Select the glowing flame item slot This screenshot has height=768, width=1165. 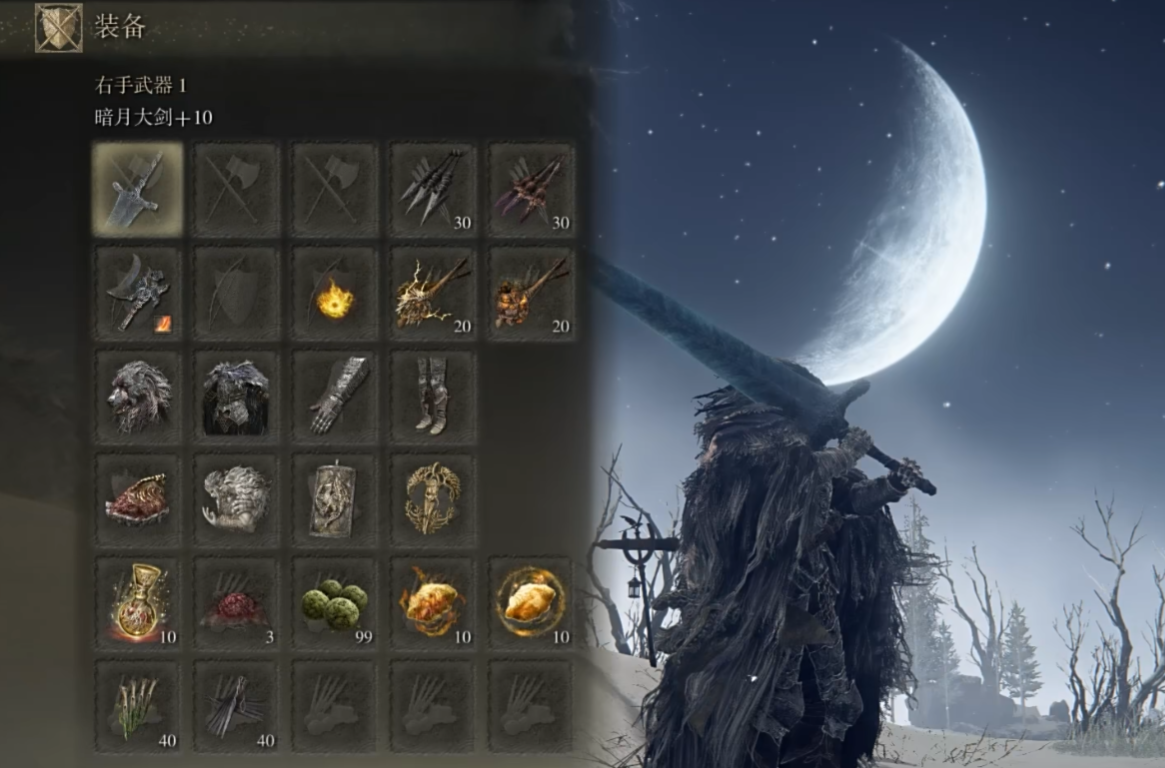pyautogui.click(x=335, y=294)
